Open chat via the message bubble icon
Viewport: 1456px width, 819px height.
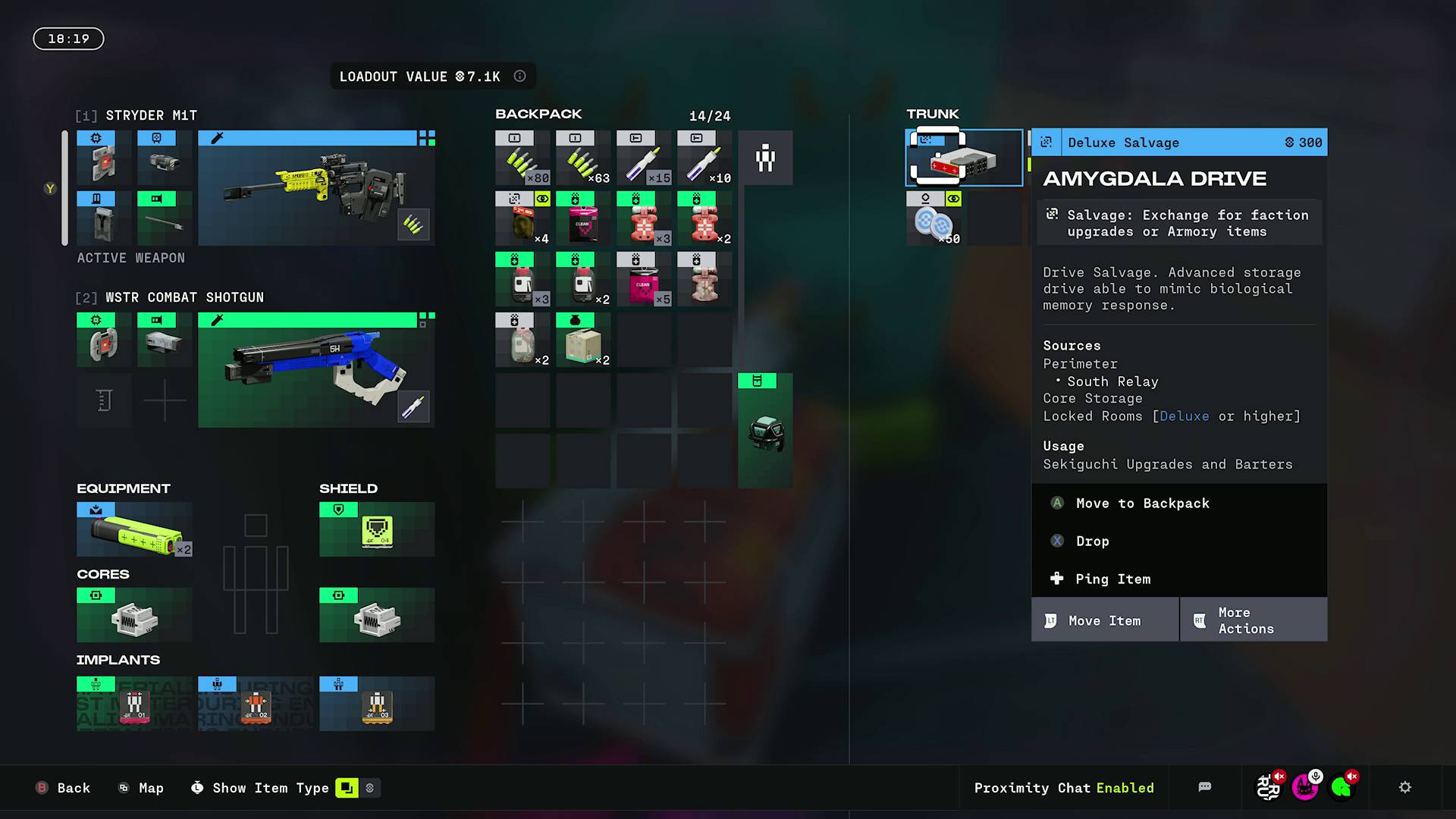[1205, 788]
